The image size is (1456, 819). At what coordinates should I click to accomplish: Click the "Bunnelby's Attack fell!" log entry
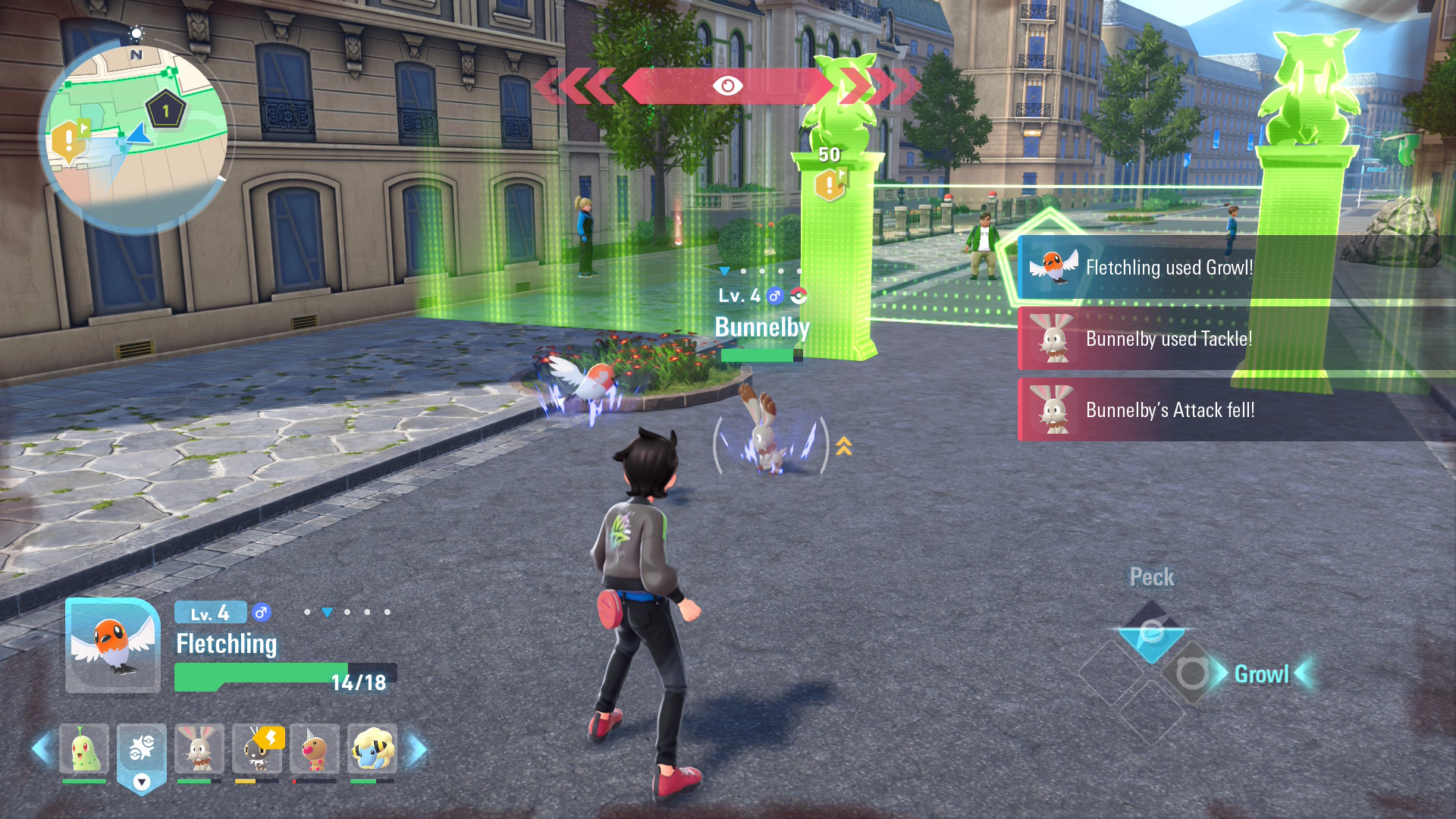pos(1168,410)
